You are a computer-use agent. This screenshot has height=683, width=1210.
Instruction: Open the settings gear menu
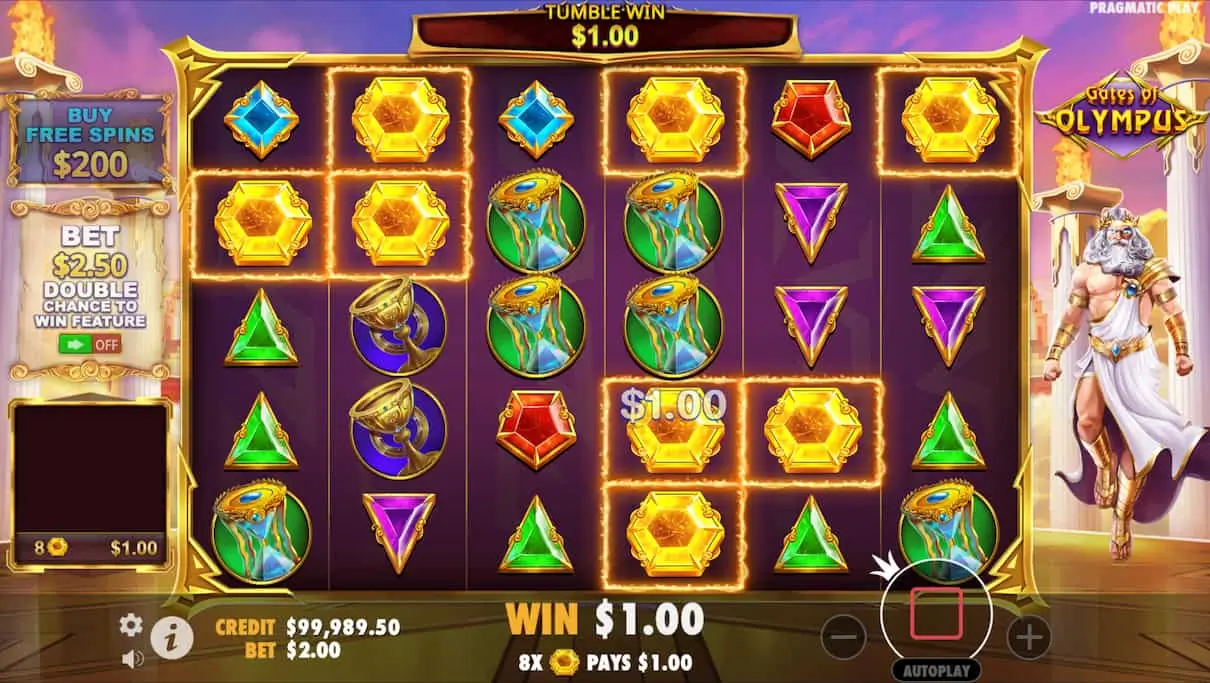[131, 625]
